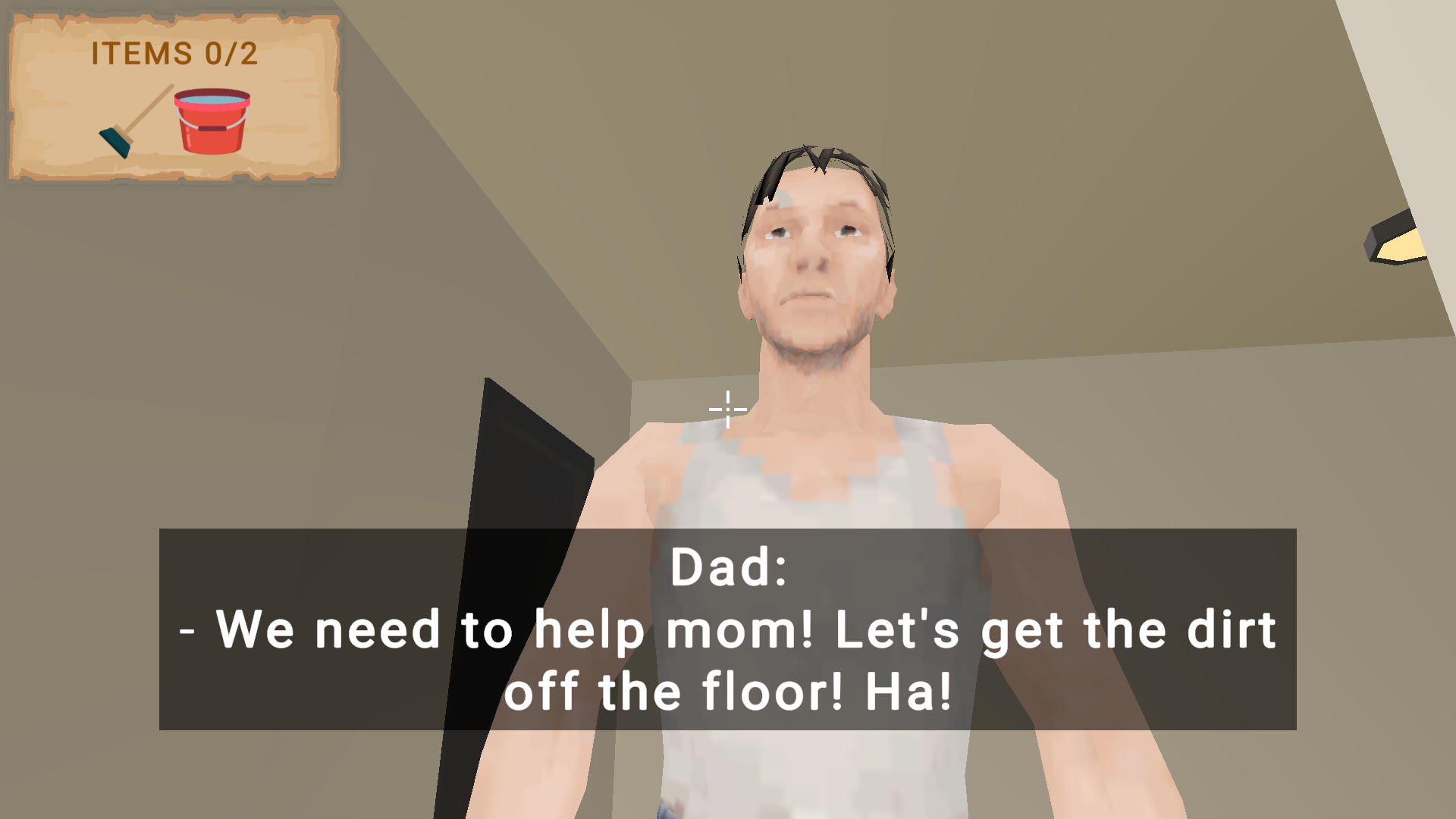The height and width of the screenshot is (819, 1456).
Task: Click the crosshair reticle at screen center
Action: [x=726, y=409]
